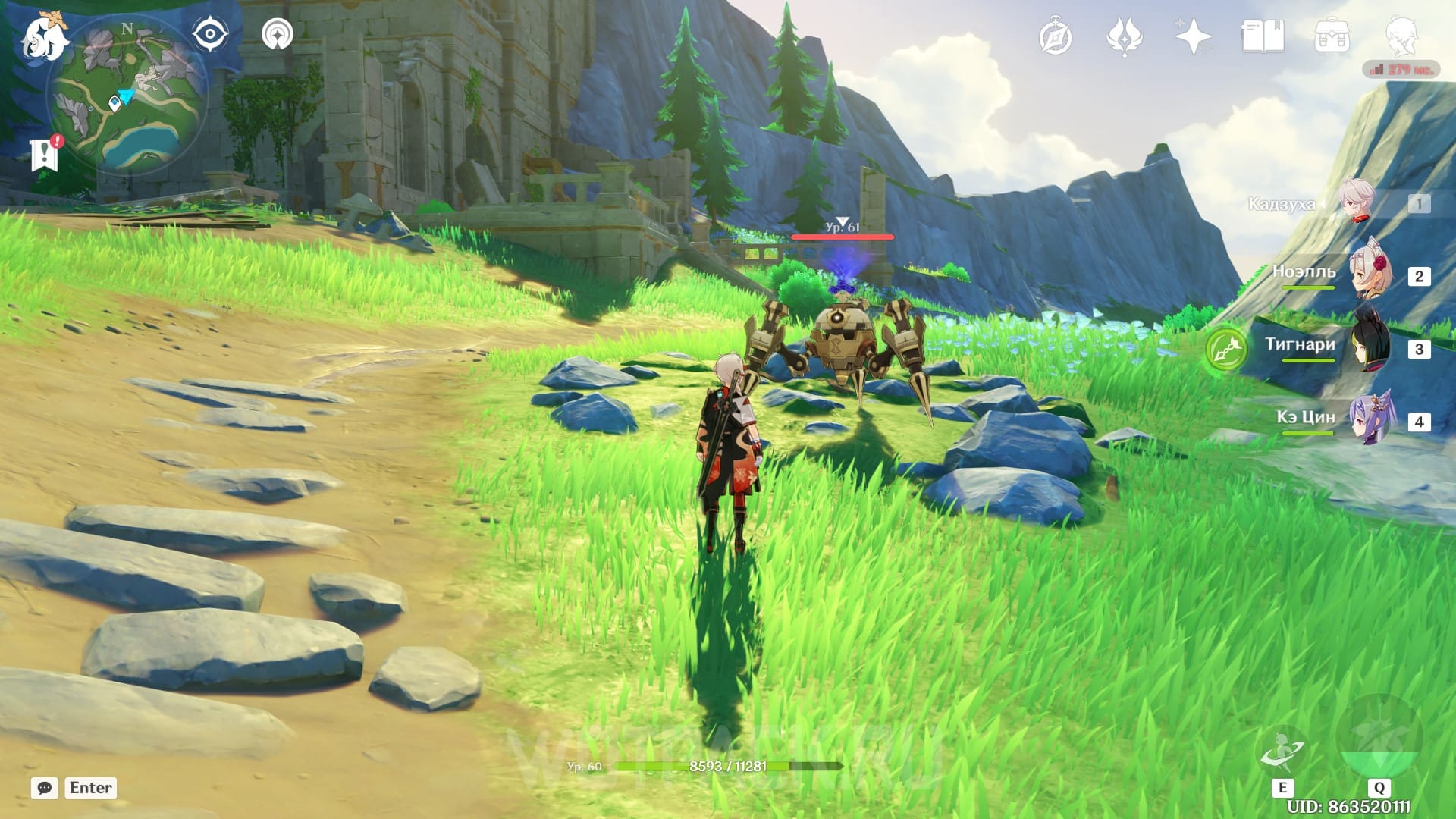Image resolution: width=1456 pixels, height=819 pixels.
Task: Open the quest log with red alert
Action: tap(45, 154)
